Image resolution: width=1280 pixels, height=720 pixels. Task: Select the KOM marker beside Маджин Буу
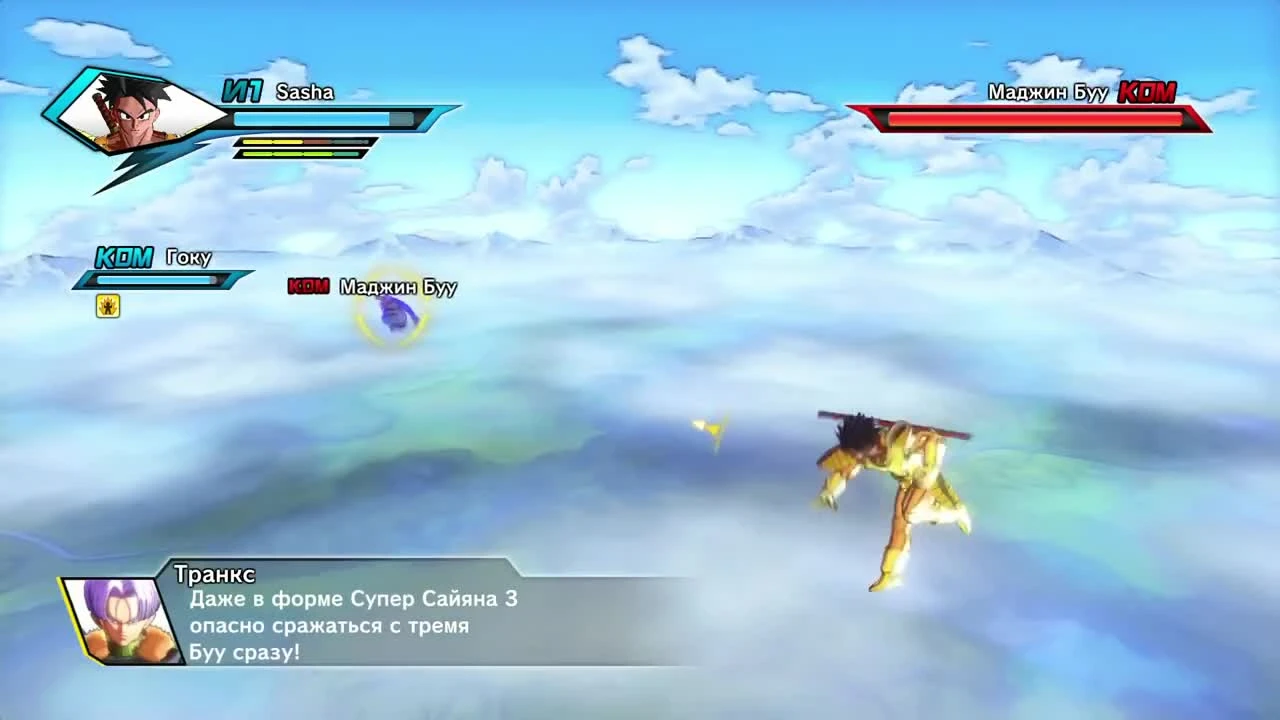coord(309,287)
